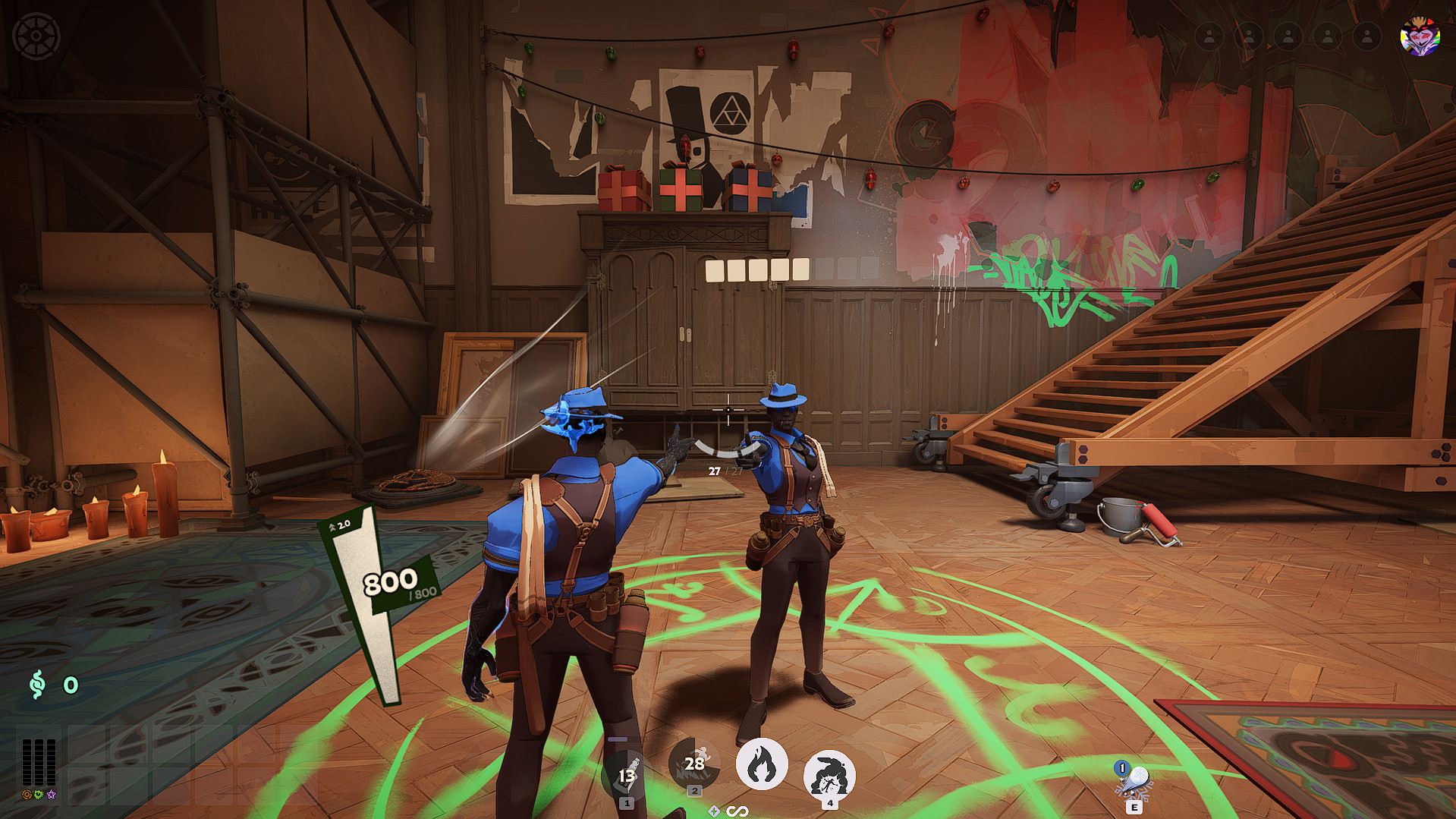Click the wheel emblem icon
The width and height of the screenshot is (1456, 819).
click(36, 36)
